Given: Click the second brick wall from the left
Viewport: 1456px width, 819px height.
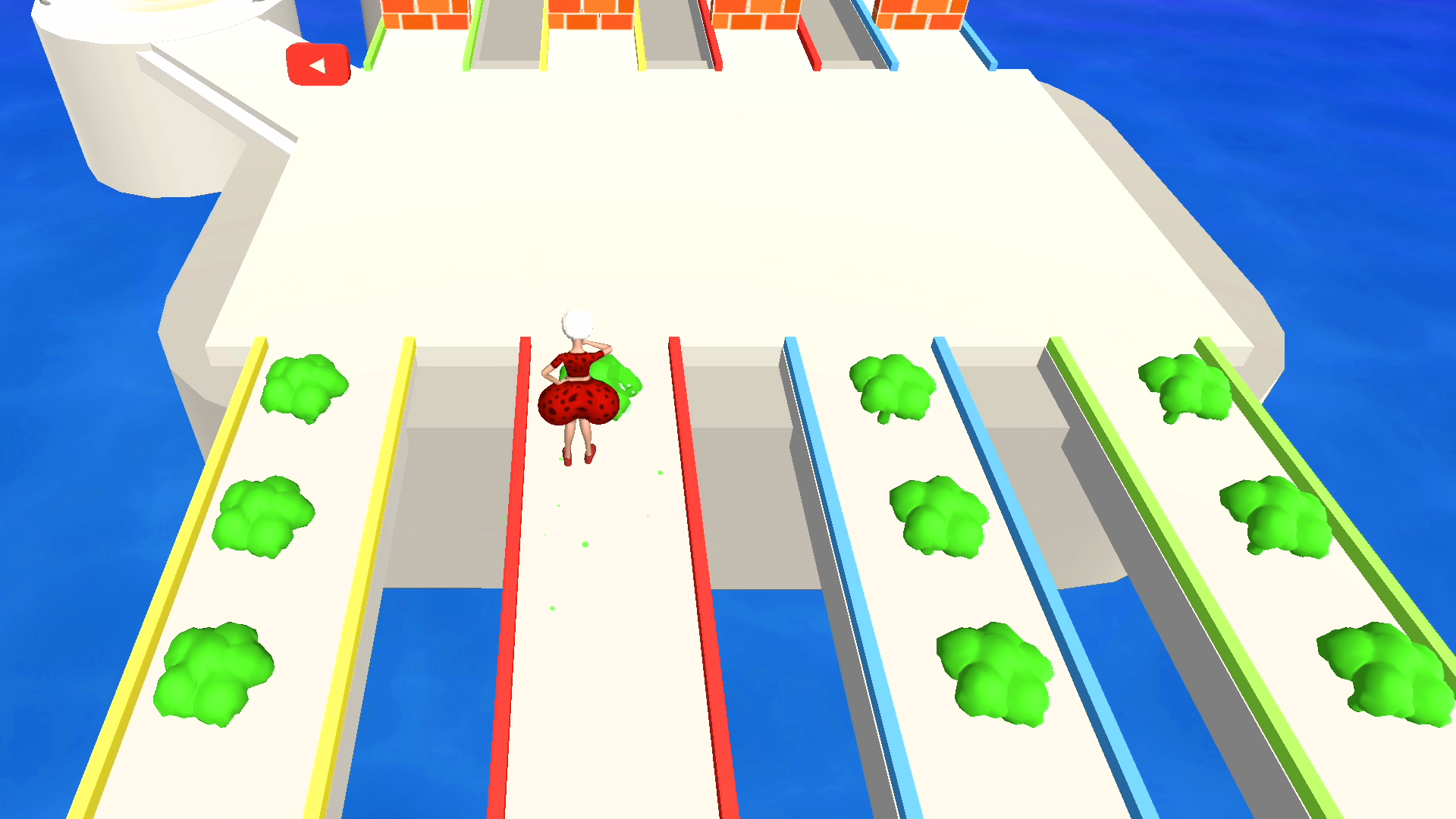Looking at the screenshot, I should pos(591,15).
